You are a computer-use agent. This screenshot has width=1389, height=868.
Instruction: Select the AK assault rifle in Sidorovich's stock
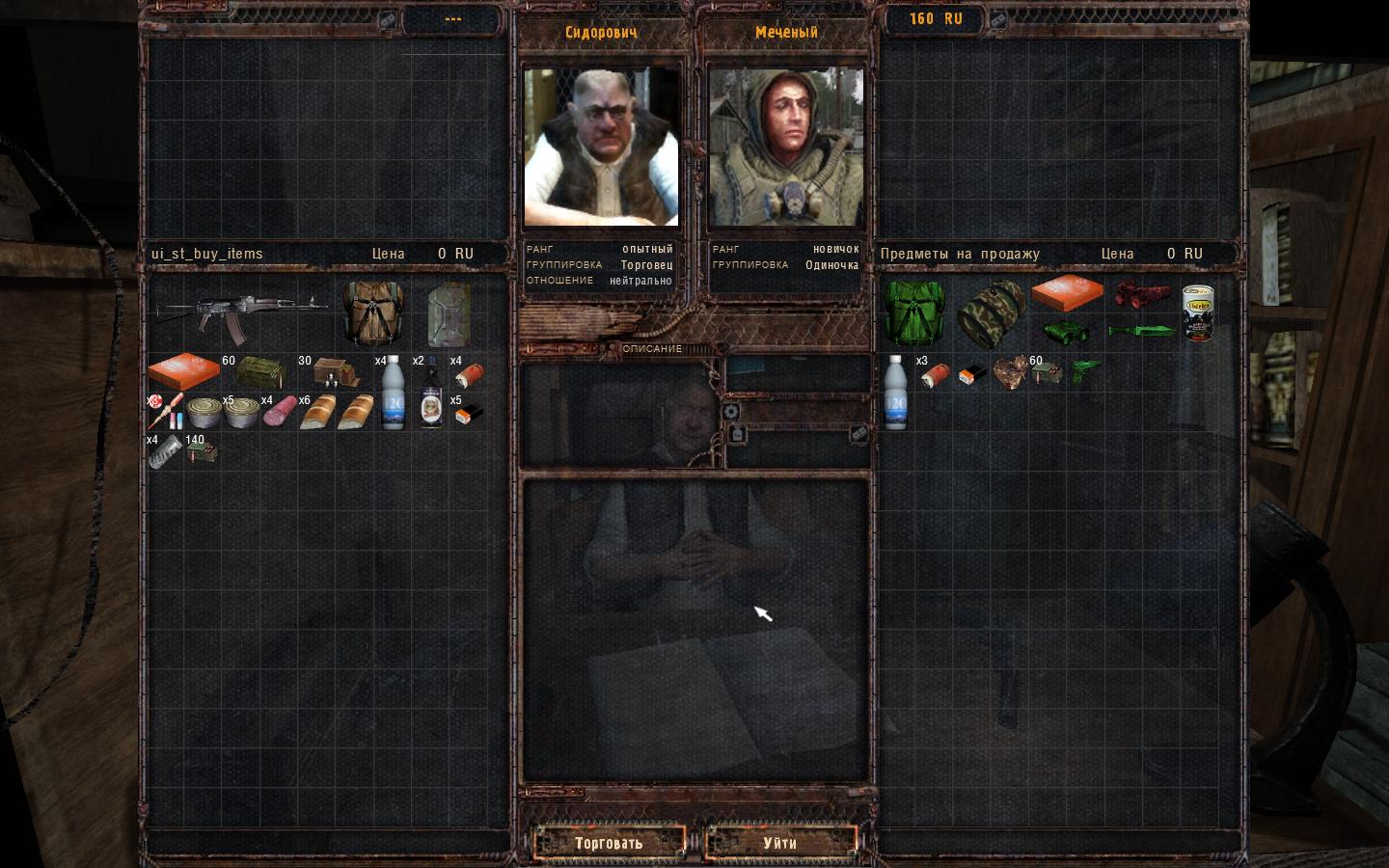point(241,313)
